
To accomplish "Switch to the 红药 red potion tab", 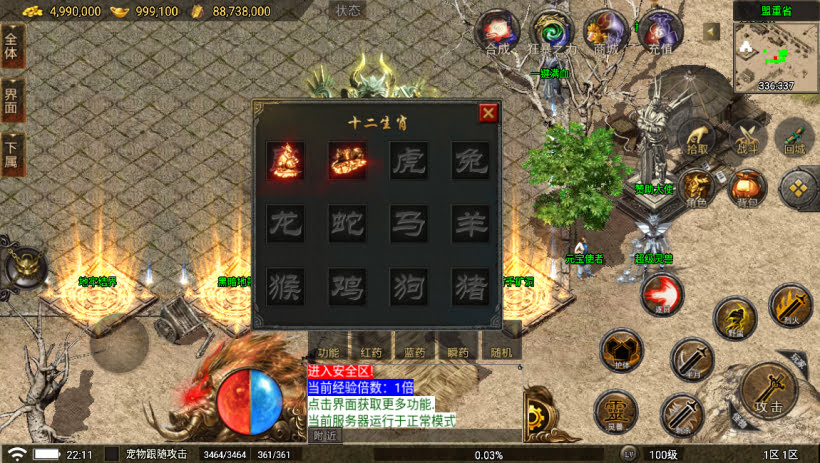I will (371, 352).
